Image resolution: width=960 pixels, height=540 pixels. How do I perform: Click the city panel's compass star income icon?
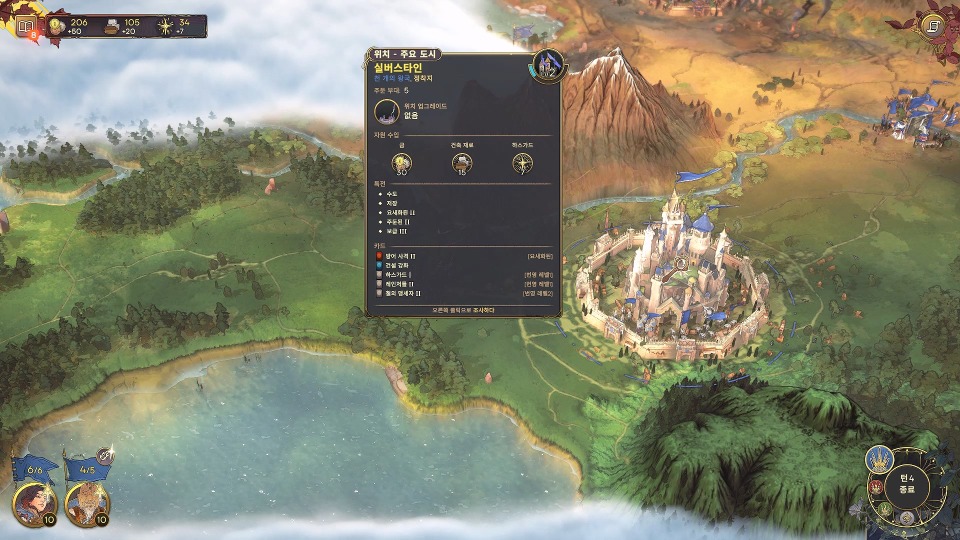coord(522,163)
